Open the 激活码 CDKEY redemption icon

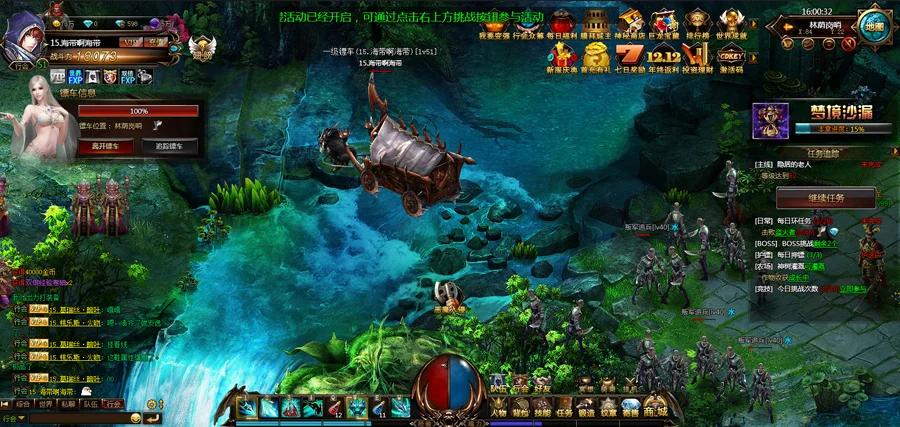[x=732, y=57]
